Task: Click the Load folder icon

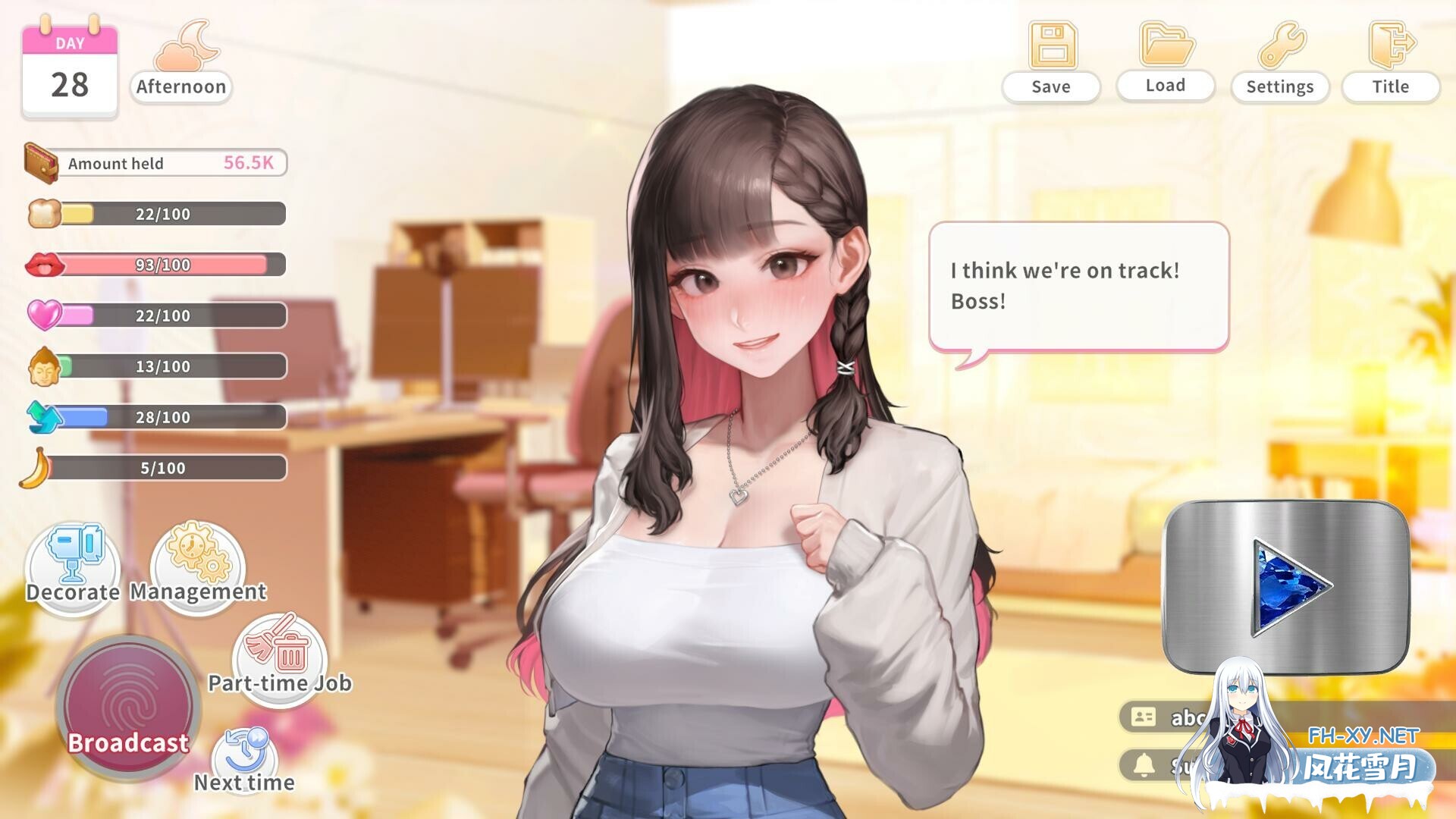Action: [1166, 45]
